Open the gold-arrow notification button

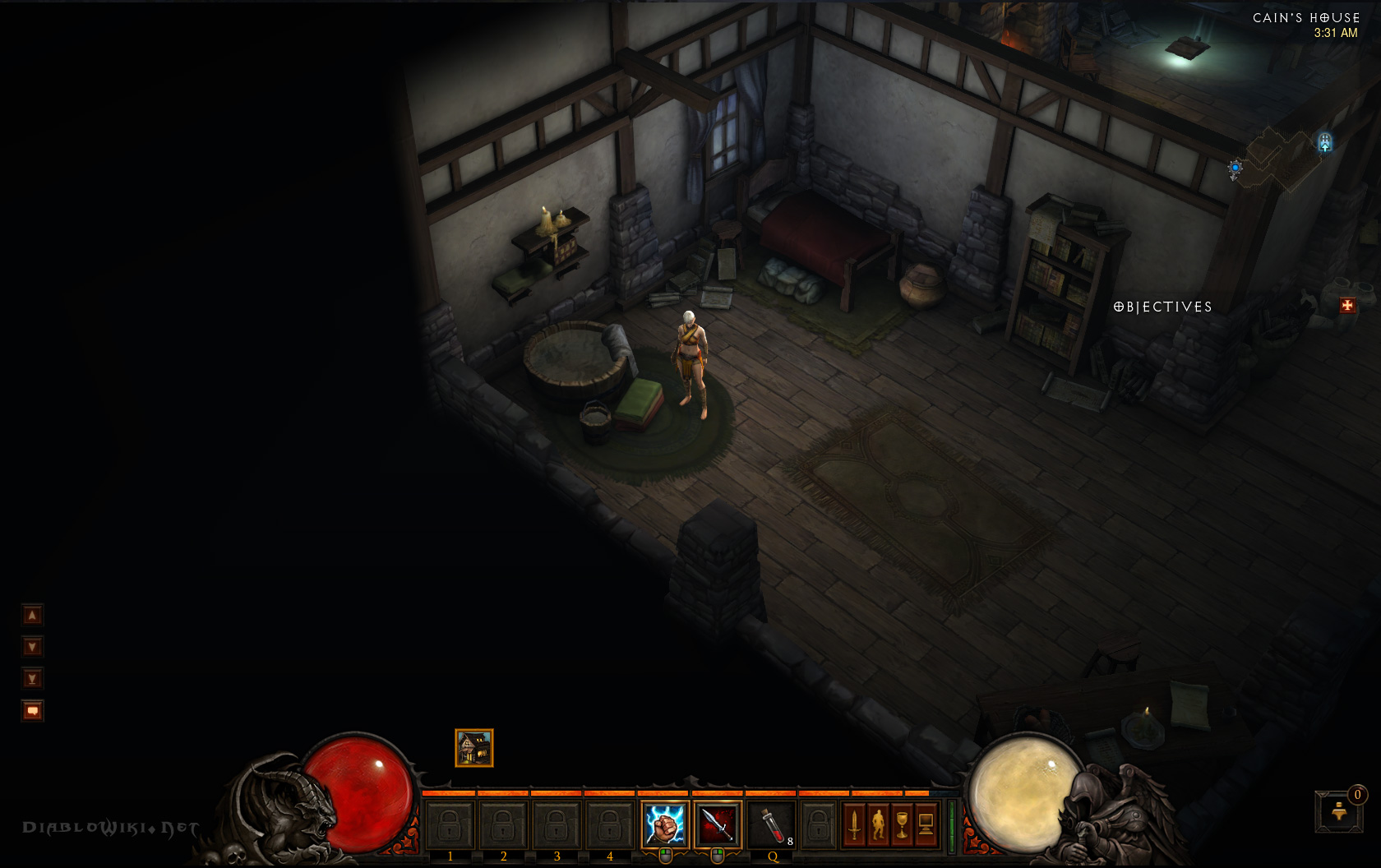tap(1338, 811)
